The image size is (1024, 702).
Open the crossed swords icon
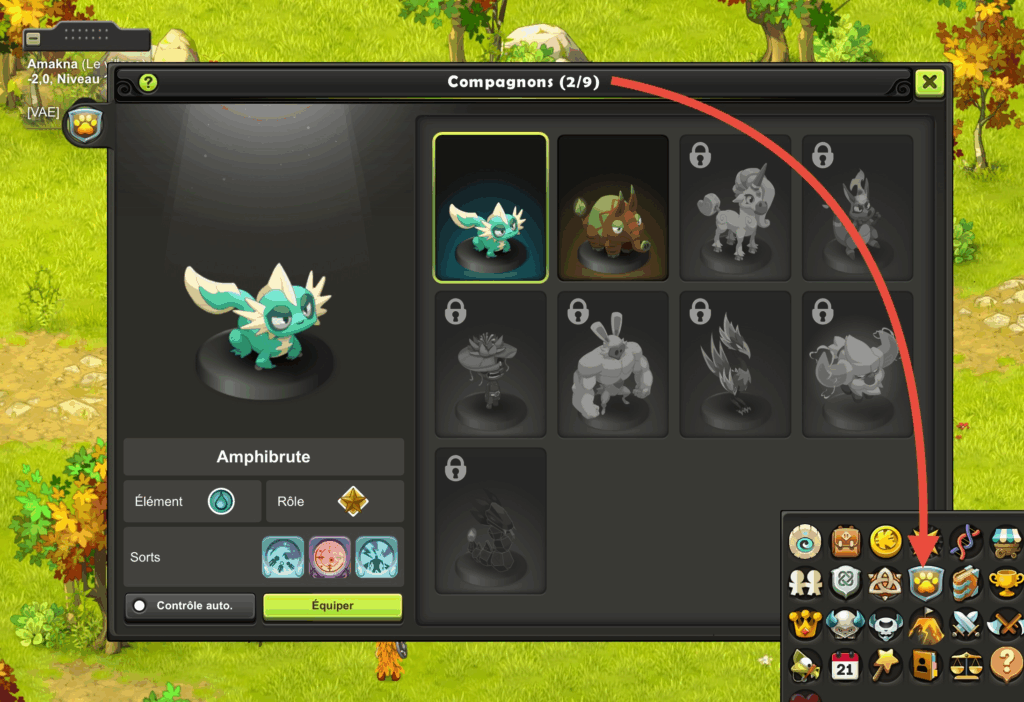[x=966, y=623]
